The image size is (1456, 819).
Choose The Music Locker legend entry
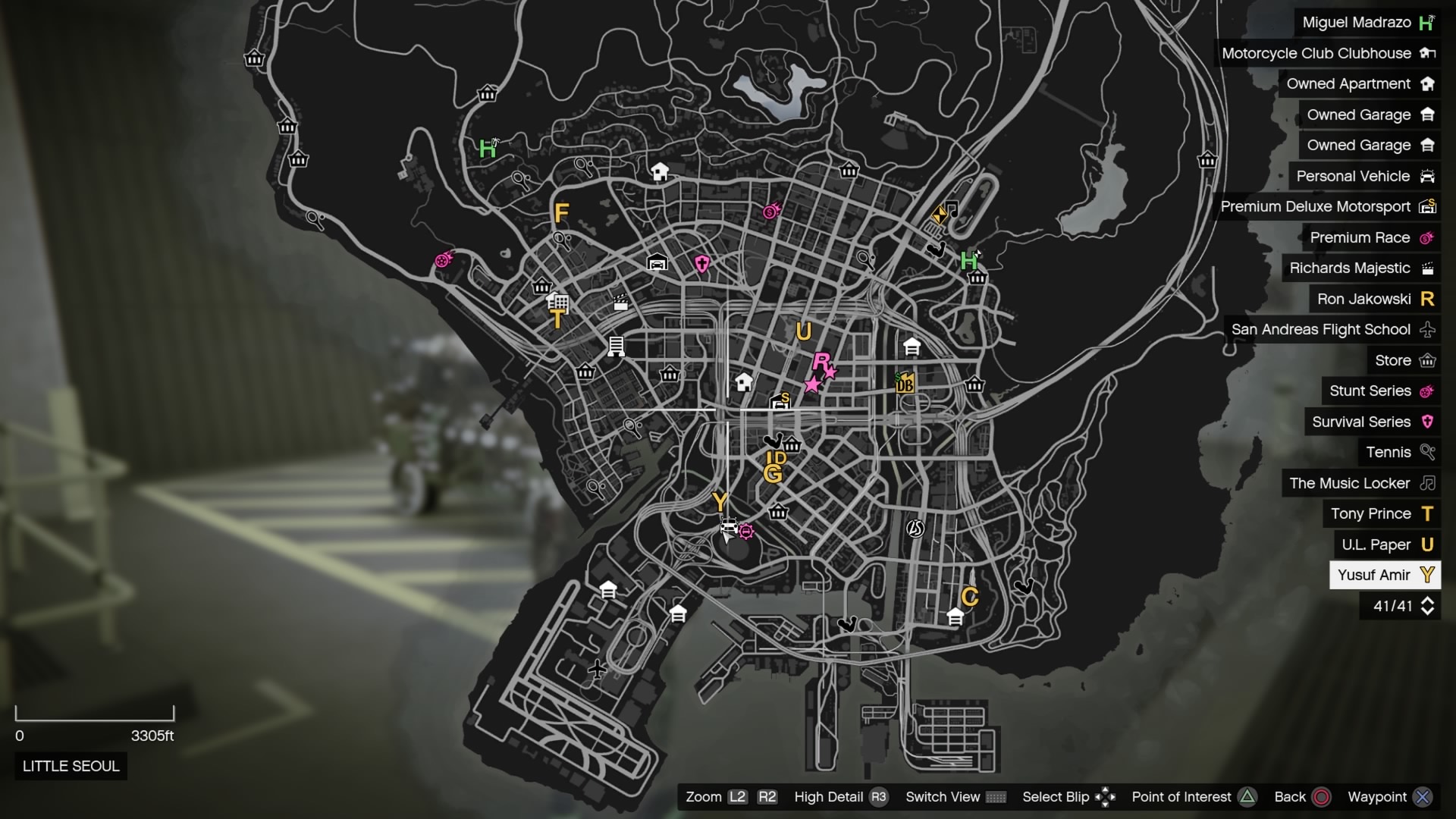(1360, 483)
